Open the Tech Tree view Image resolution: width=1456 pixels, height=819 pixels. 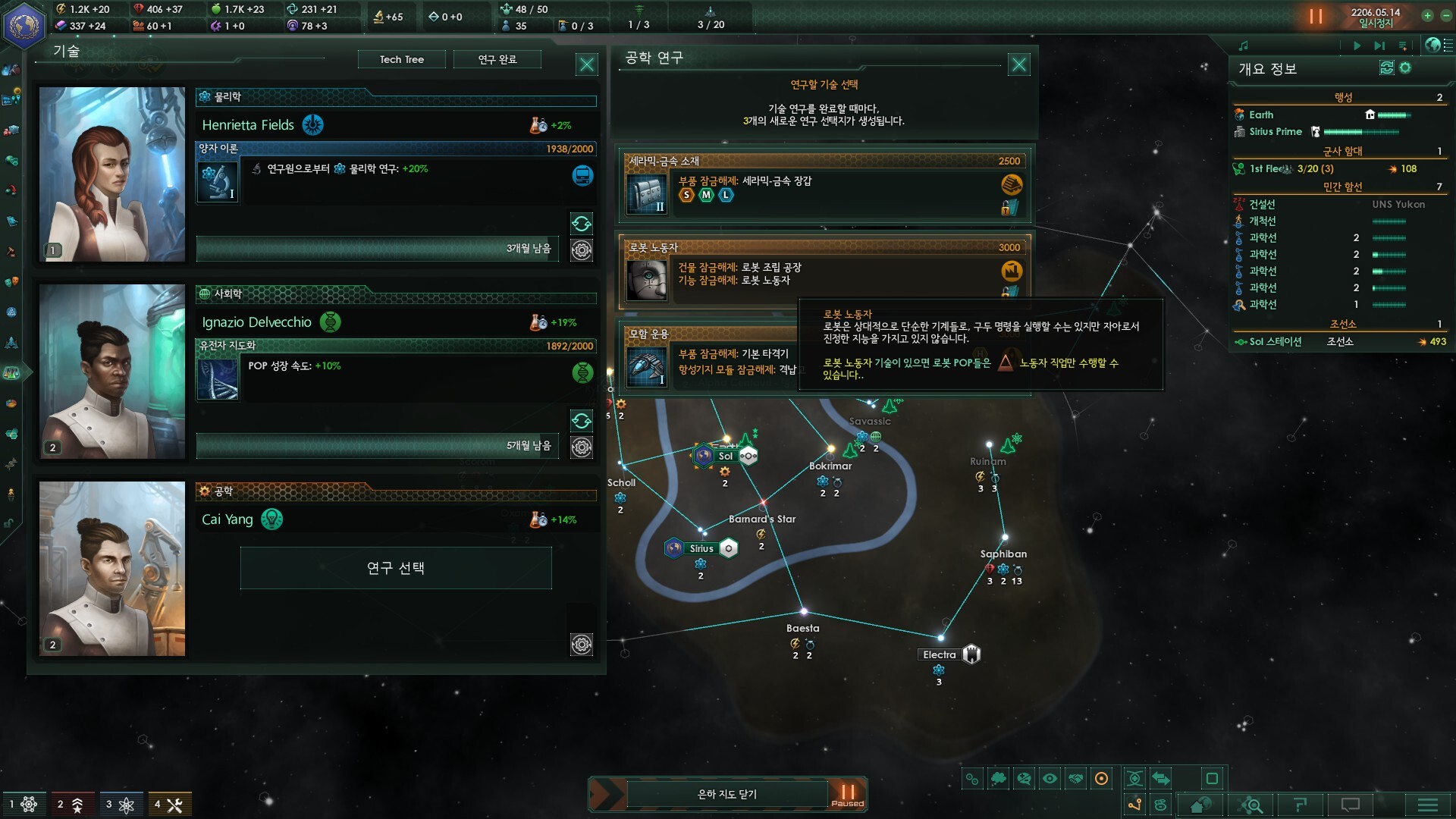(x=401, y=59)
